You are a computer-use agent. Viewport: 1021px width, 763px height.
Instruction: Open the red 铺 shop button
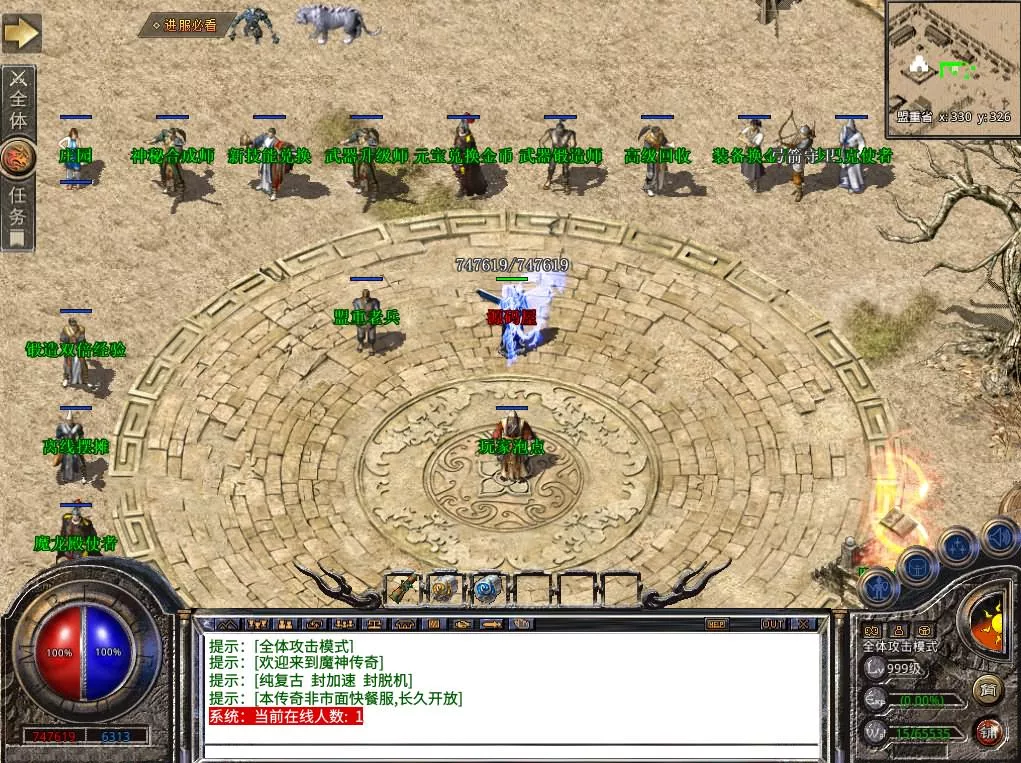[989, 732]
